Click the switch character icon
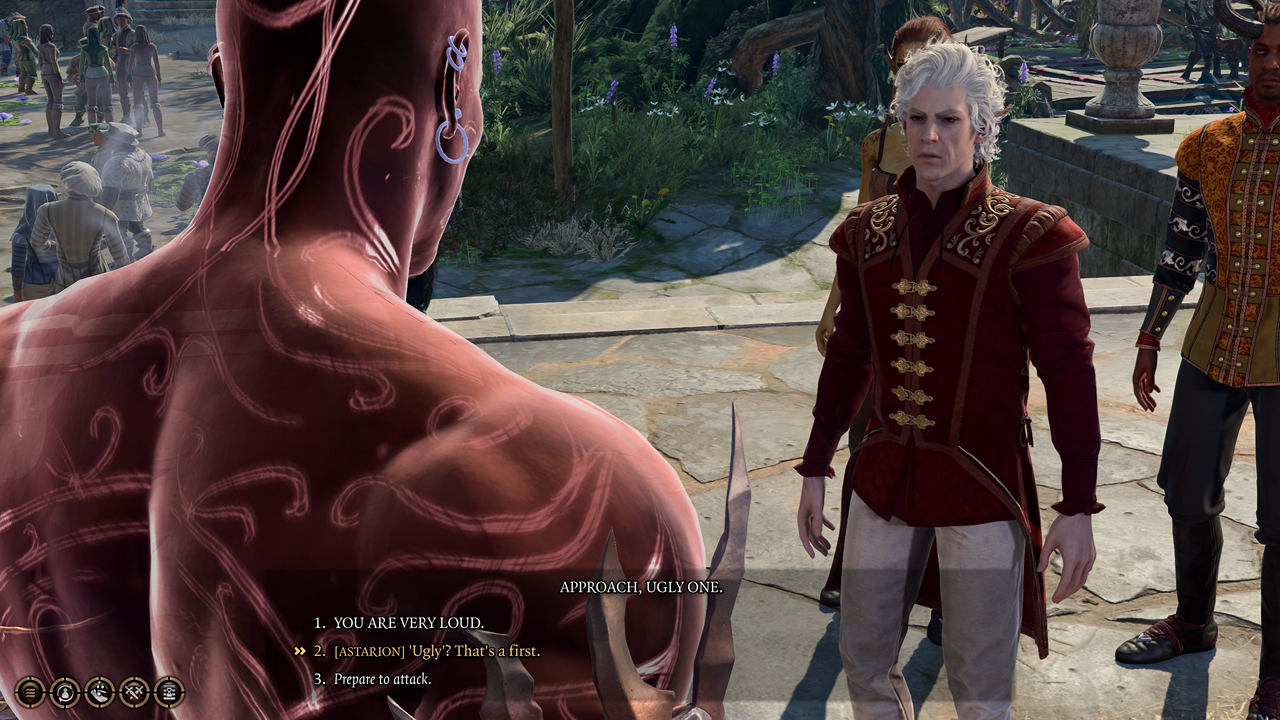The image size is (1280, 720). [65, 691]
